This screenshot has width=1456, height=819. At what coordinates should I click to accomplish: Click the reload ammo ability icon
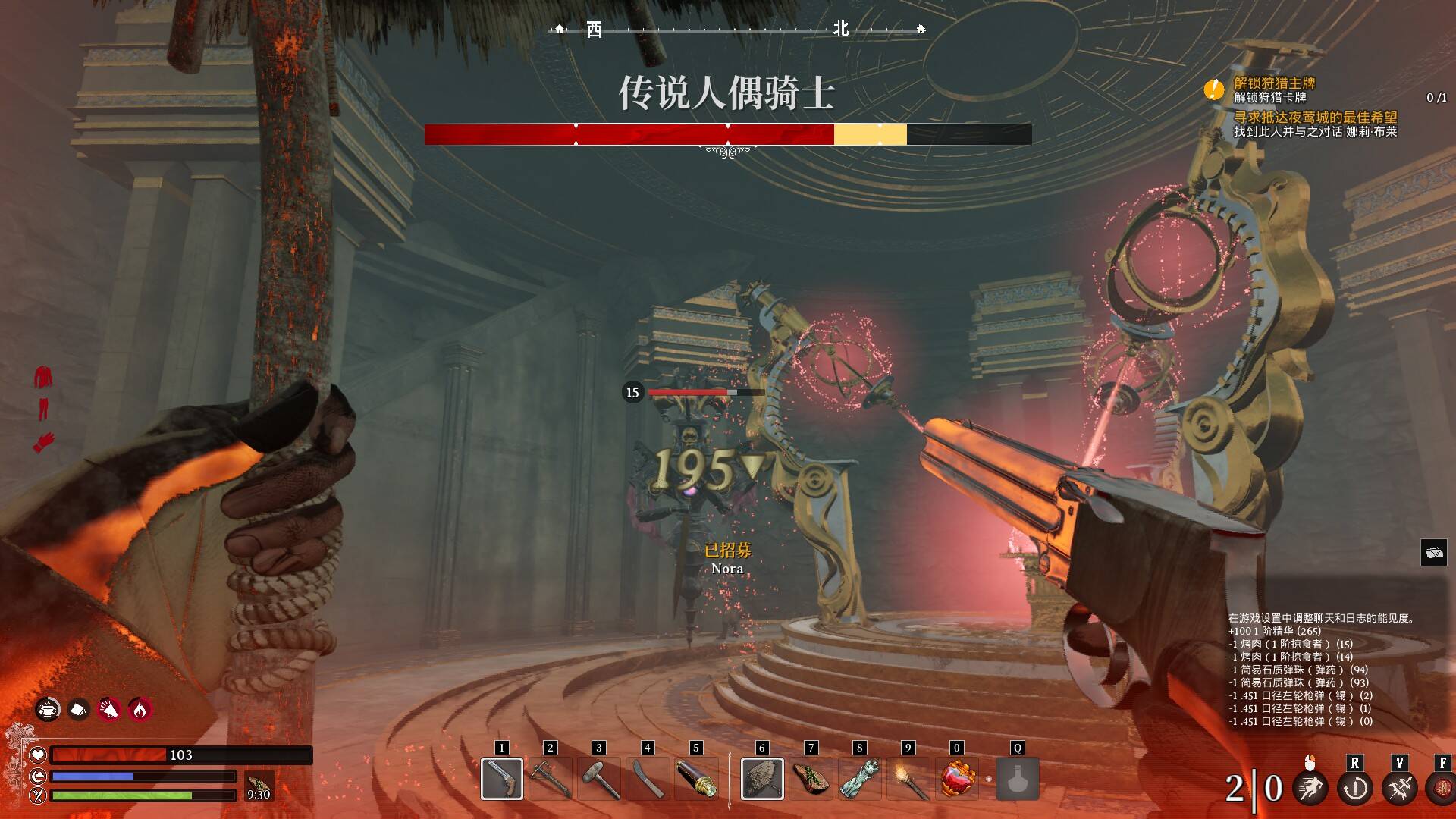click(x=1355, y=788)
